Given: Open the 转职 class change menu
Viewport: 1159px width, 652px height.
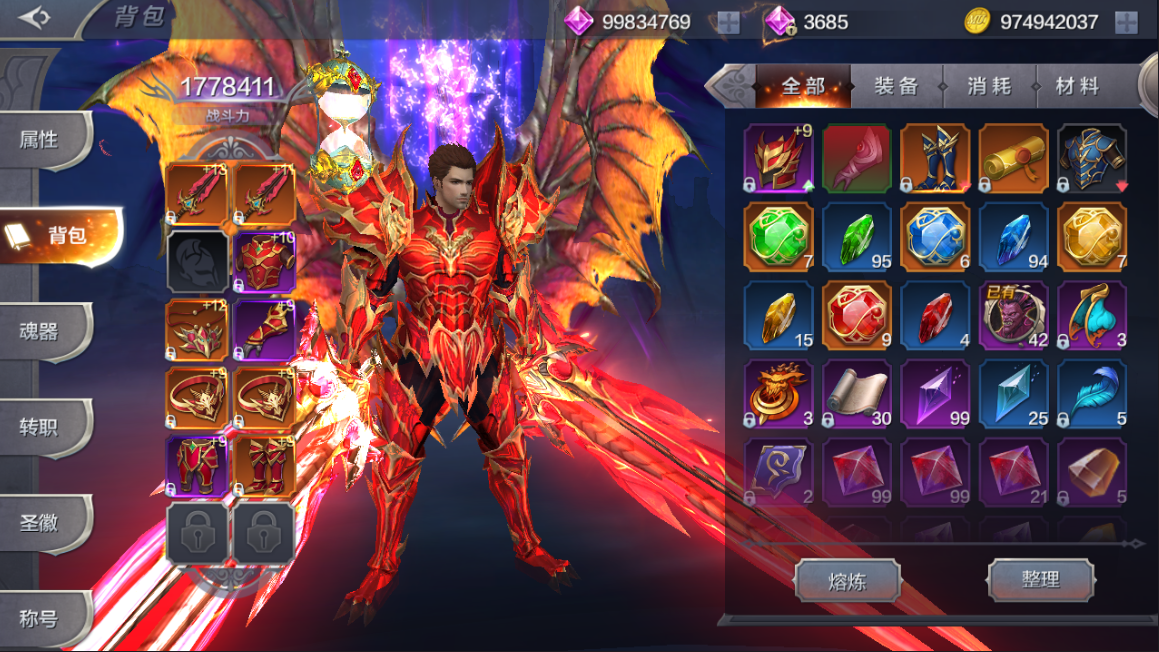Looking at the screenshot, I should [x=40, y=427].
